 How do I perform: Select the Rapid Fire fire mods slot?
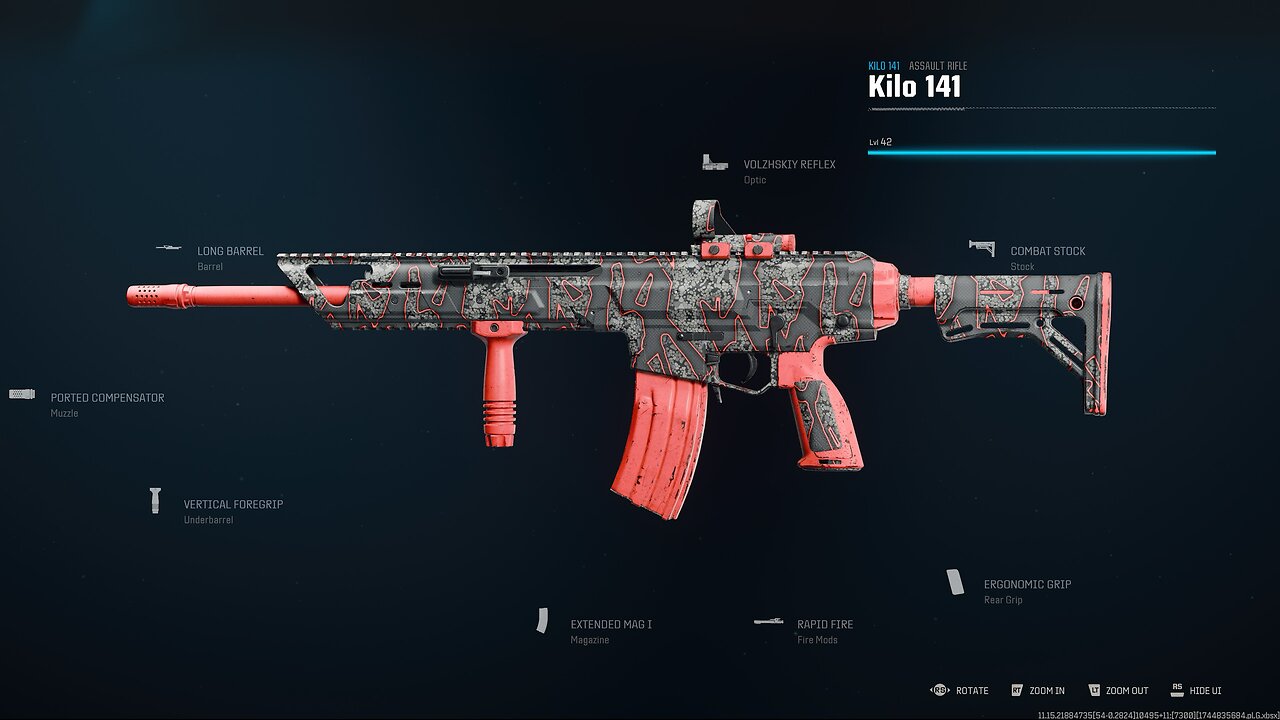(824, 625)
